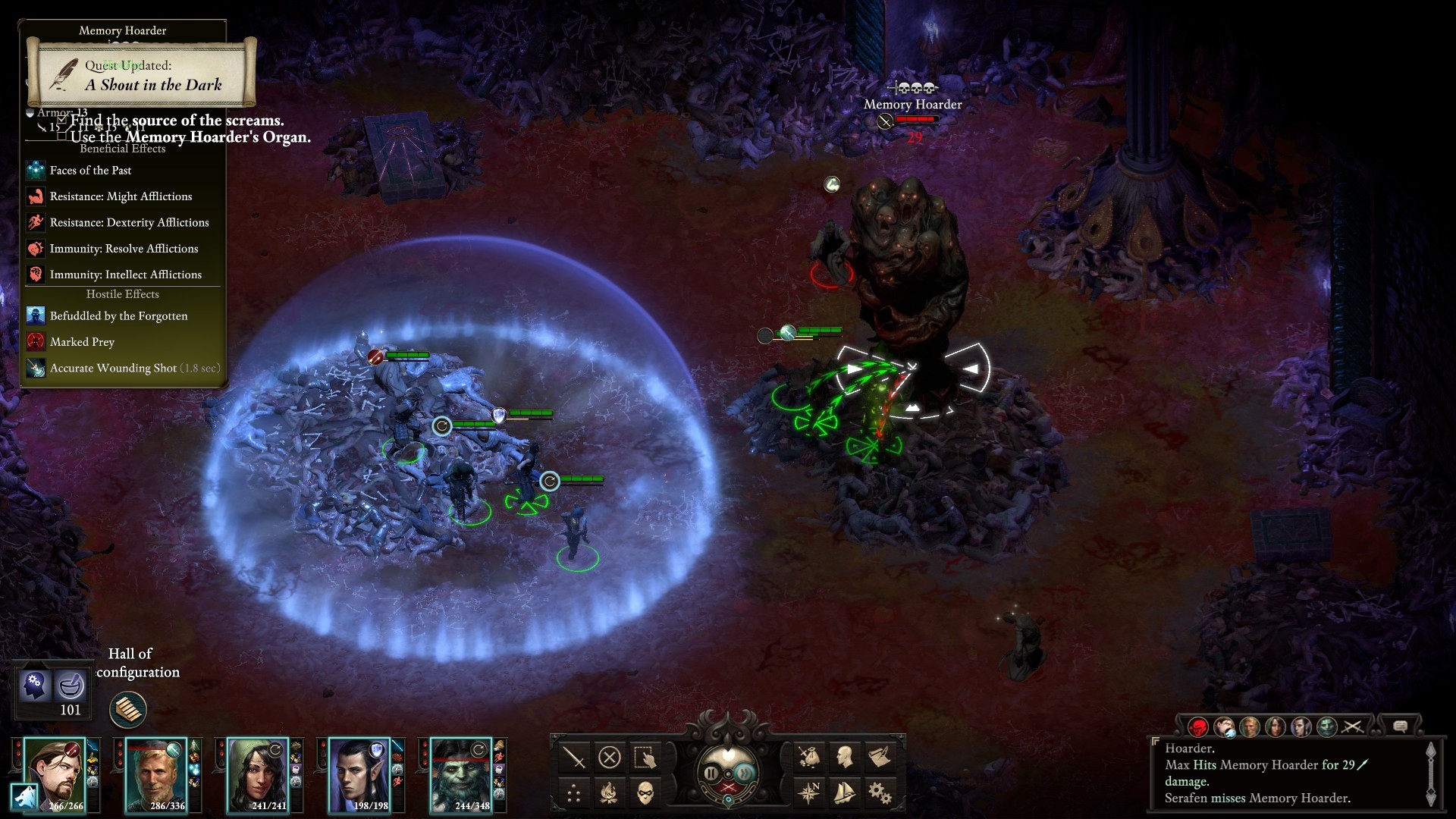1456x819 pixels.
Task: Open the area map compass button
Action: click(808, 793)
